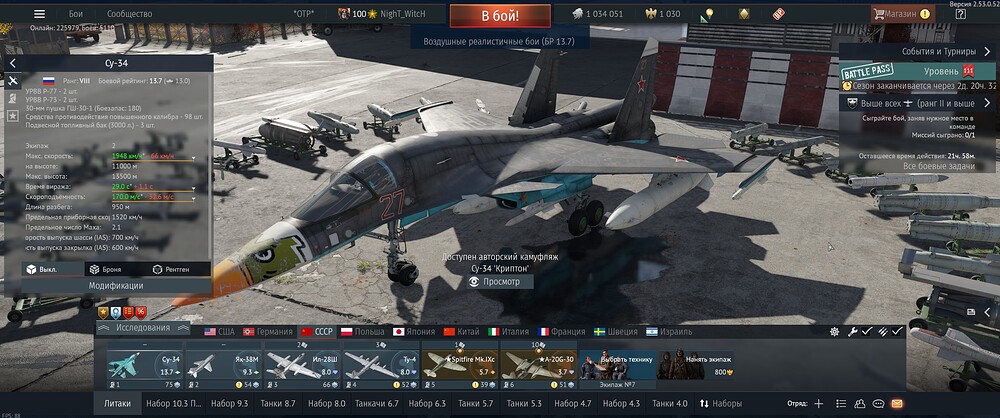Start a match with the «В бой!» button
Screen dimensions: 1000x418
pyautogui.click(x=499, y=15)
